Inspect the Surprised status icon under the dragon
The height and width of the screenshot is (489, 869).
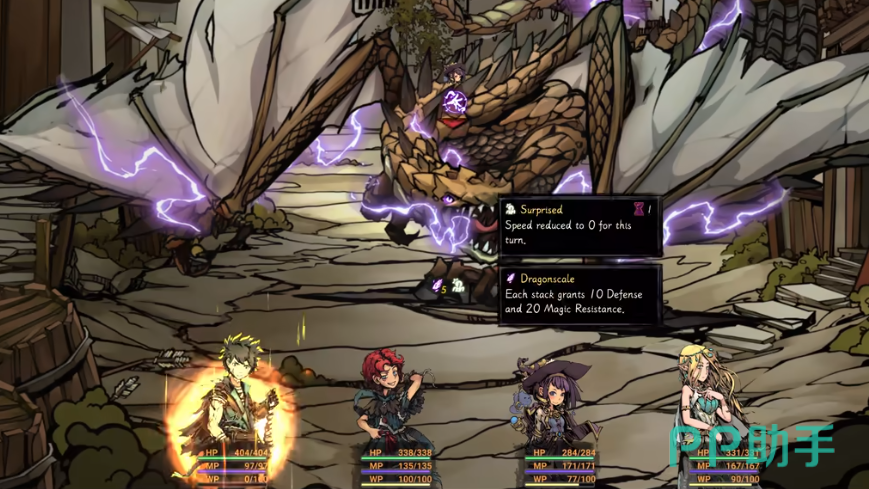click(x=457, y=286)
